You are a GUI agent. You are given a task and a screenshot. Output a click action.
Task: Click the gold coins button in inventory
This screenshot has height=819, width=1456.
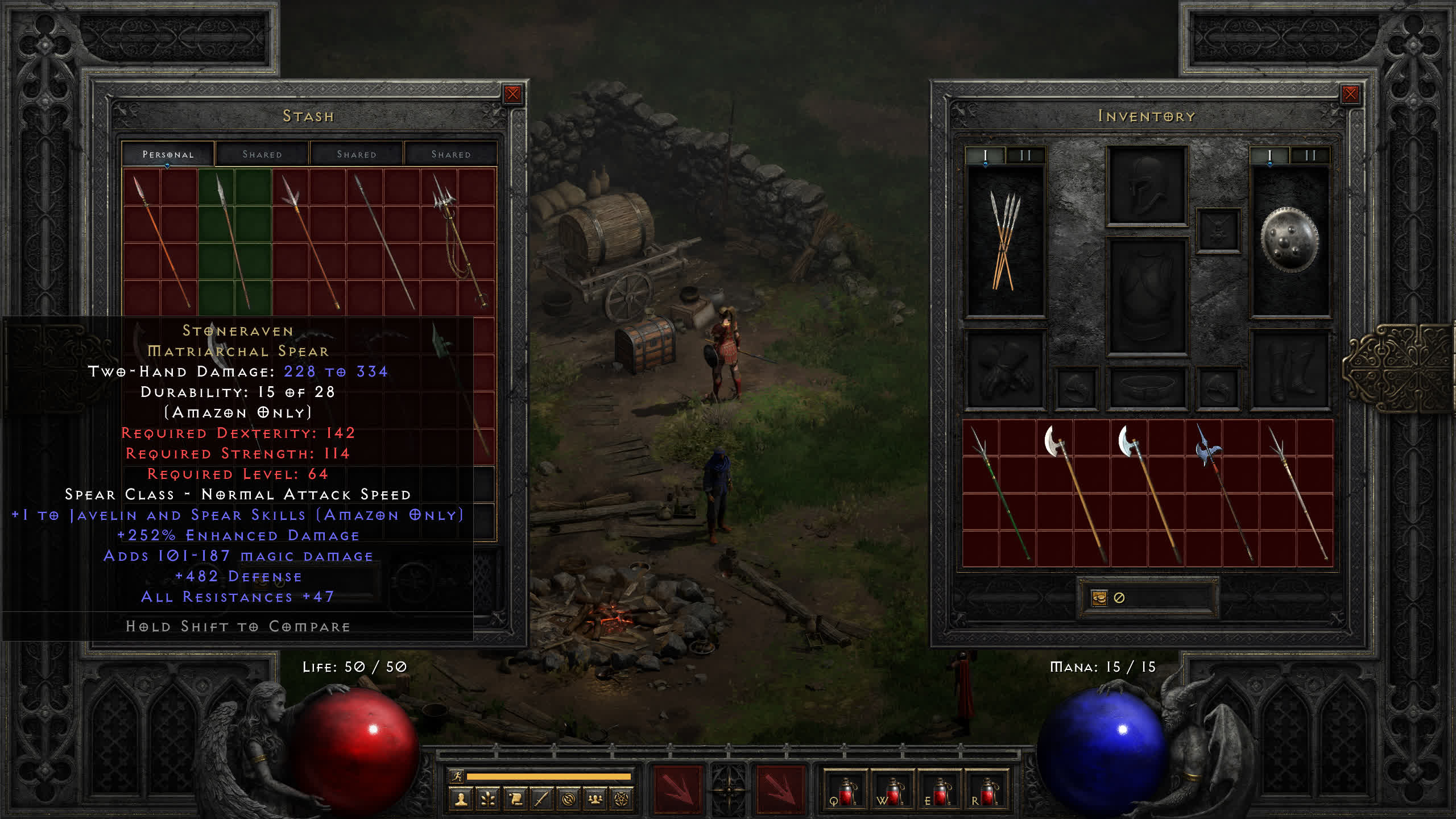point(1099,598)
